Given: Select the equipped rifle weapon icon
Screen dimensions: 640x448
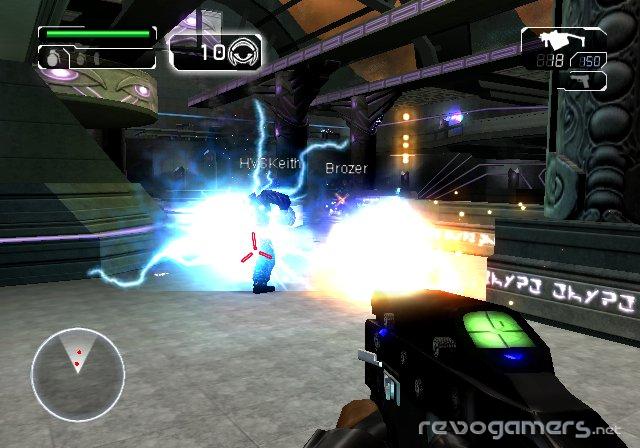Looking at the screenshot, I should 554,42.
